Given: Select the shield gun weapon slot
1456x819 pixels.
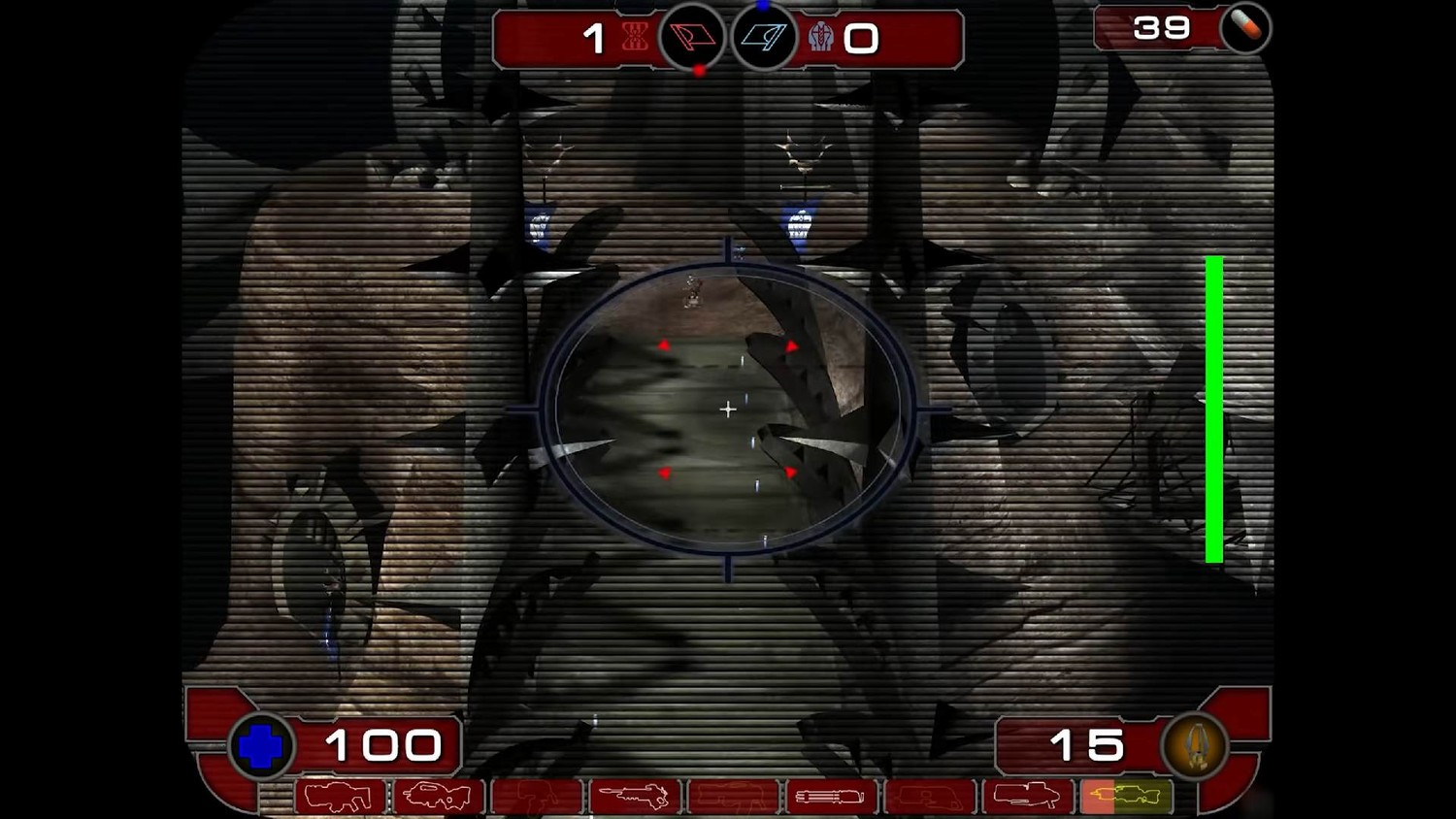Looking at the screenshot, I should 339,797.
